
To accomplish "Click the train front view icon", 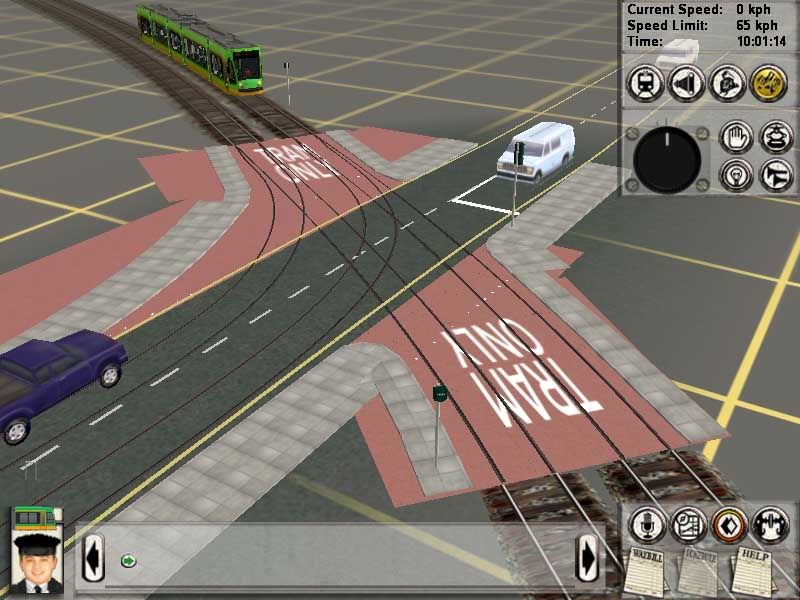I will [x=644, y=84].
